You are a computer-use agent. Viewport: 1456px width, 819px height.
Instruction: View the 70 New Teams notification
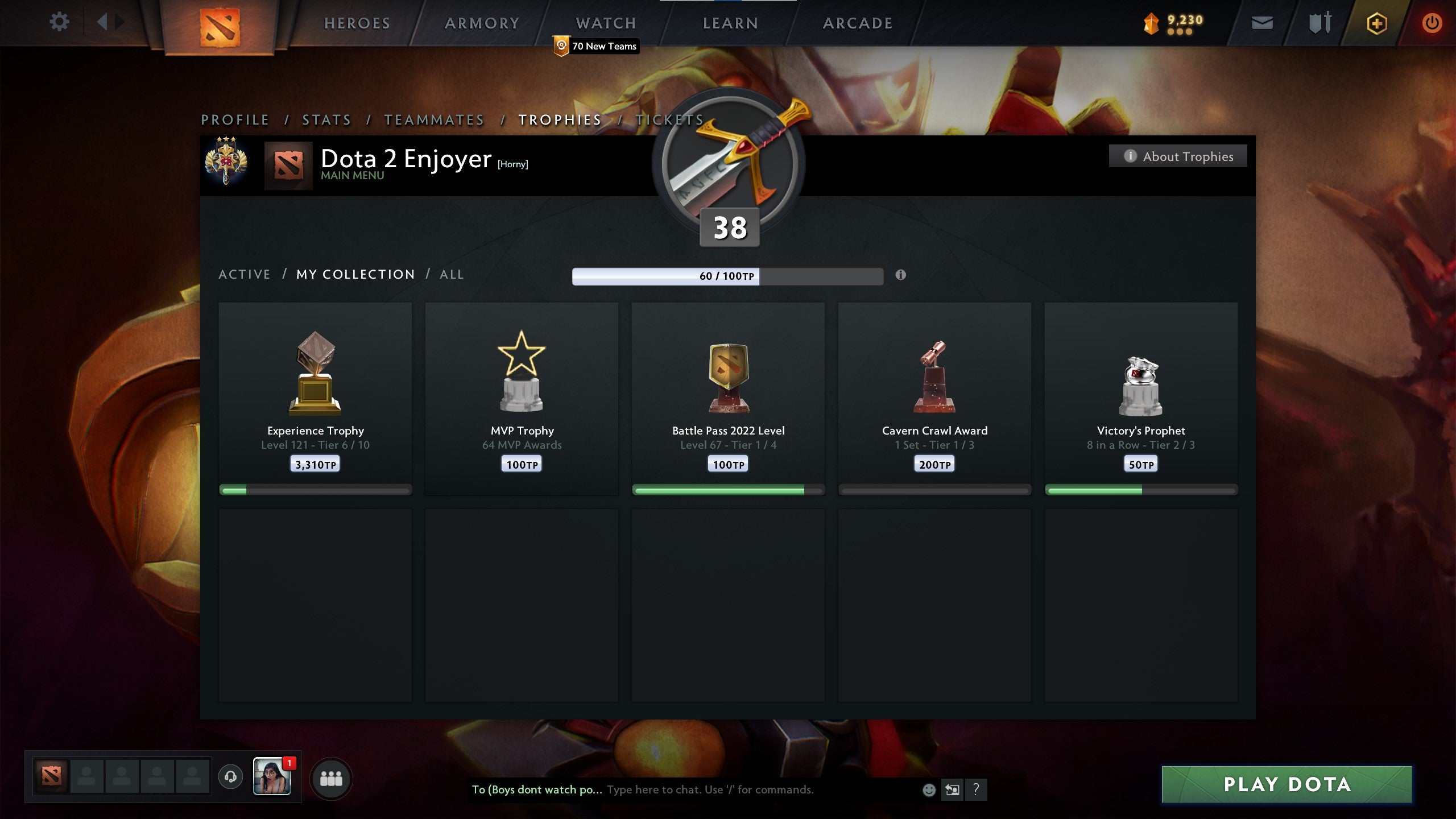point(595,47)
